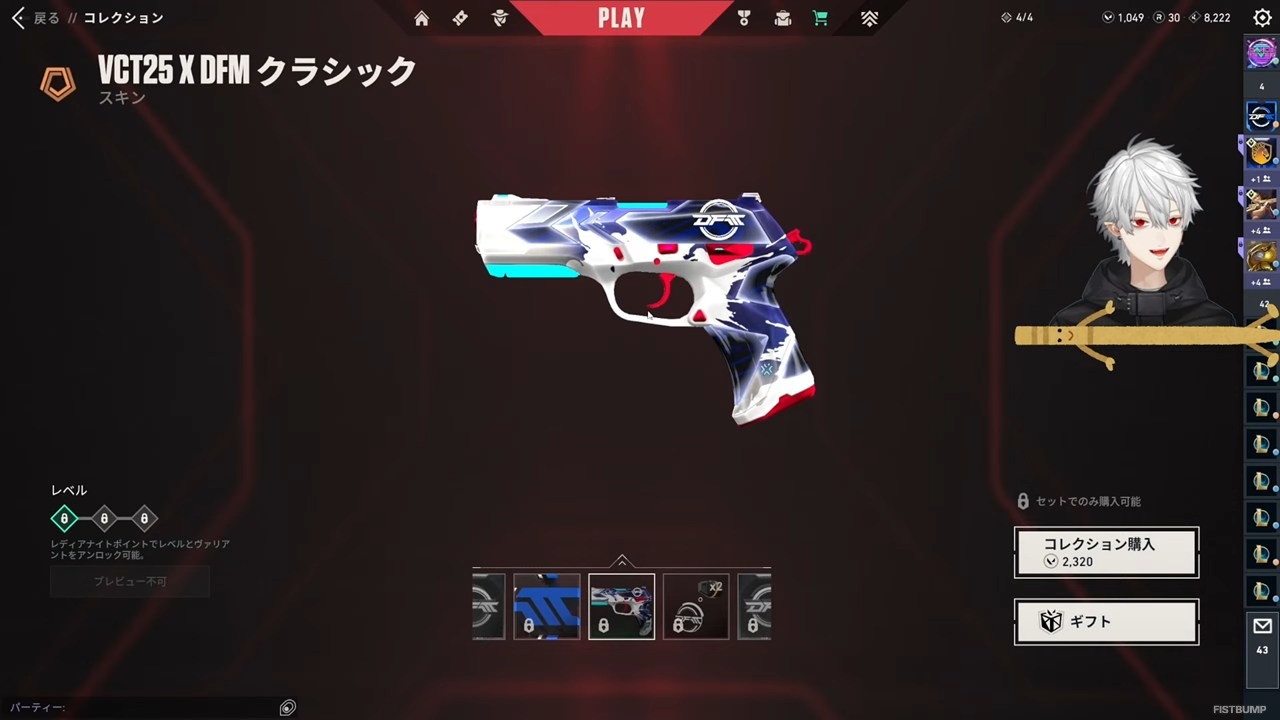
Task: Open the collection backpack icon
Action: pyautogui.click(x=782, y=18)
